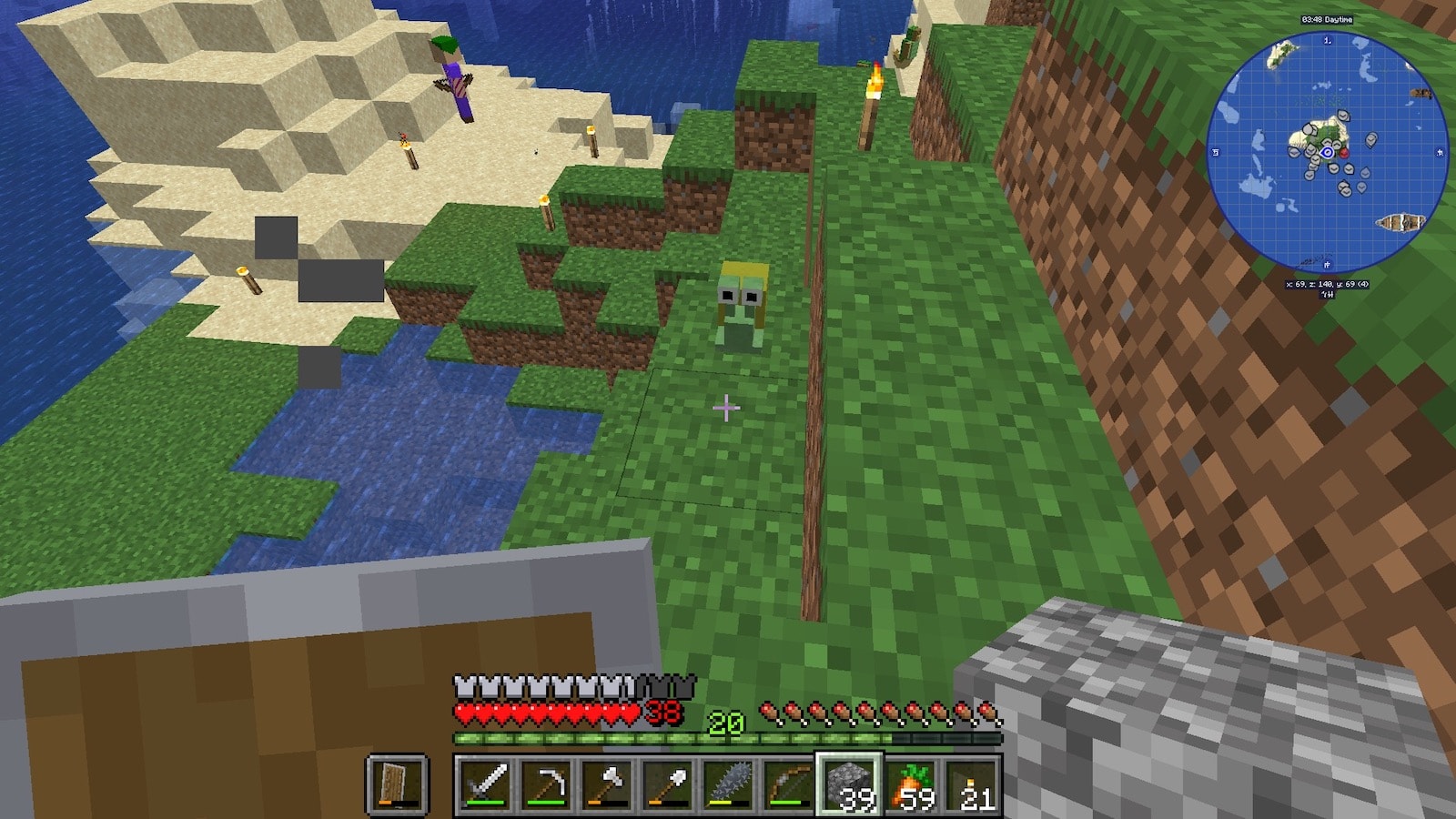Choose the bow in the hotbar

pos(788,784)
